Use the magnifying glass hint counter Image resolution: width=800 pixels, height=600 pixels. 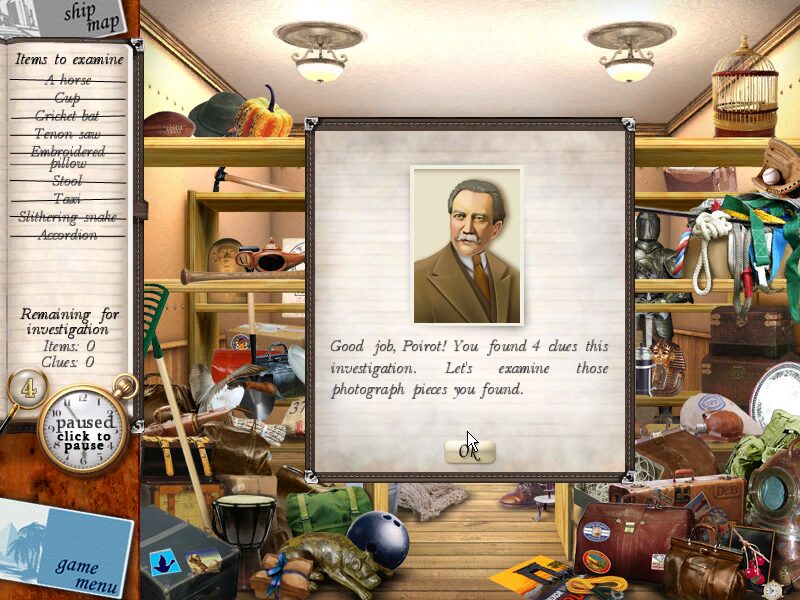[x=28, y=388]
